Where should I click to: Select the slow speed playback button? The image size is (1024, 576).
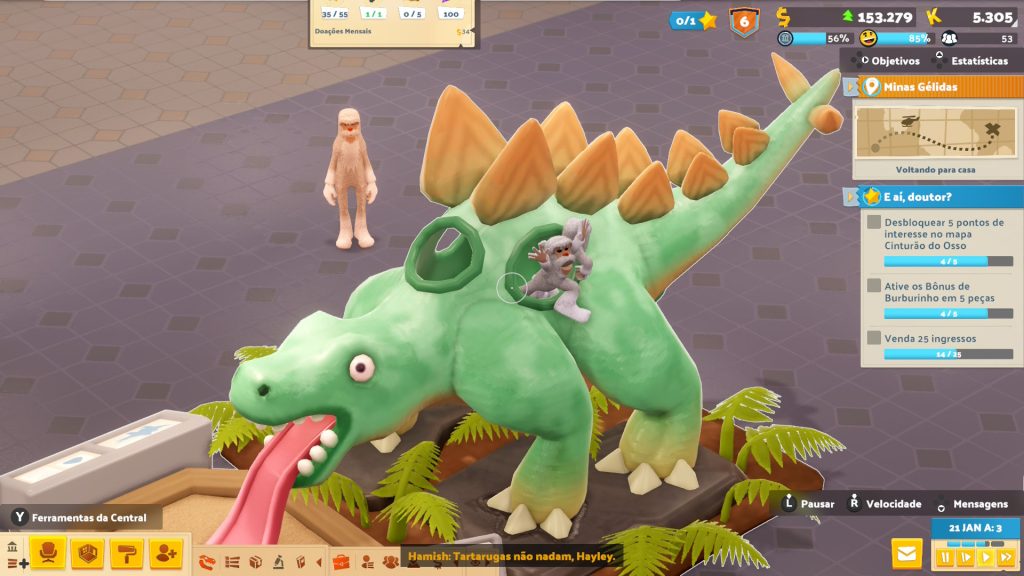[965, 557]
